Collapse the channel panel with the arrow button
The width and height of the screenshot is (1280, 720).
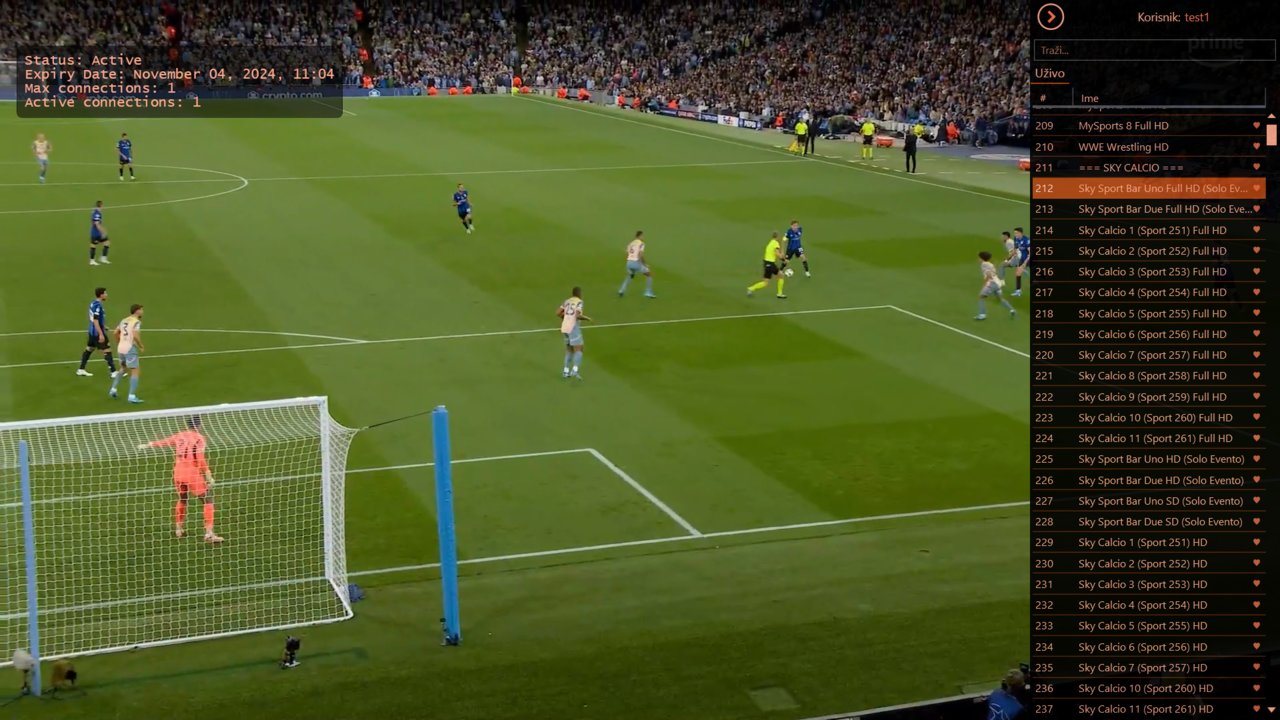1050,17
